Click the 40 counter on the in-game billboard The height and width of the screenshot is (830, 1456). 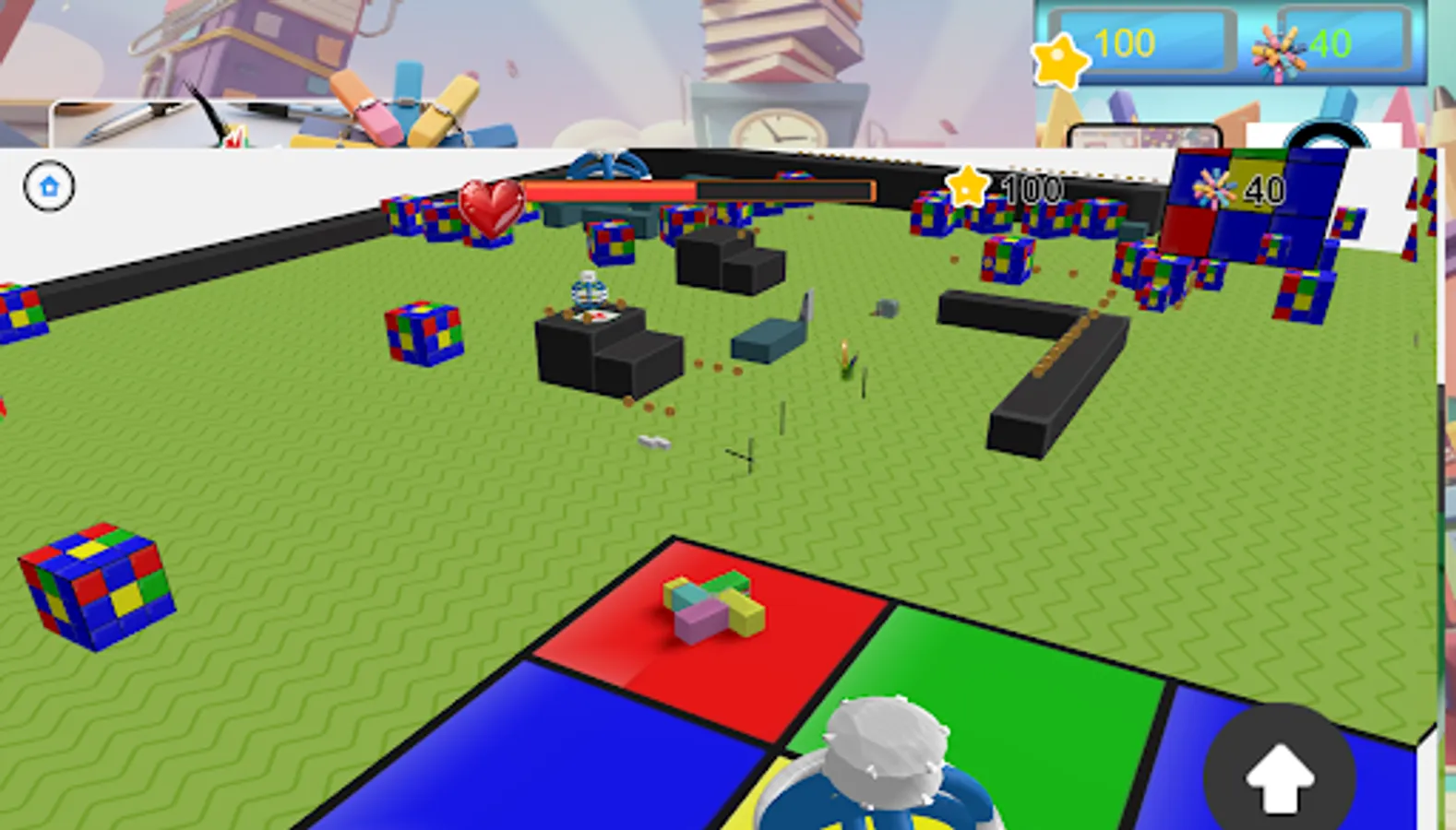(x=1262, y=190)
